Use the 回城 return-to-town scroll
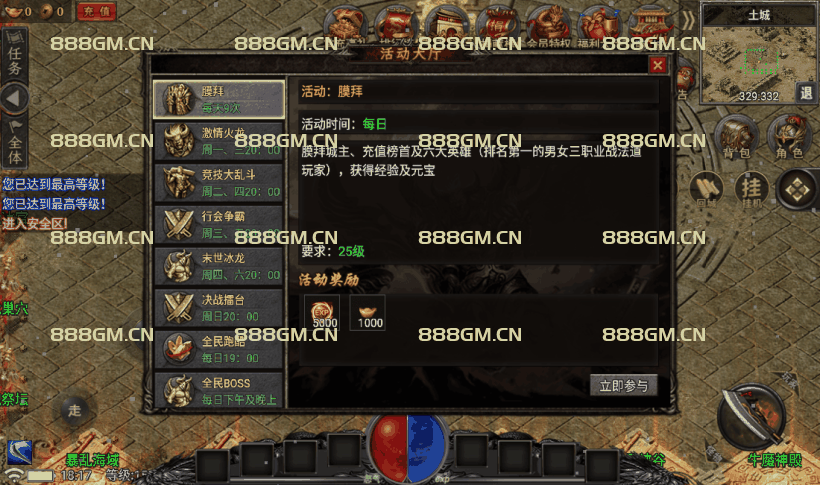Viewport: 820px width, 485px height. (707, 190)
